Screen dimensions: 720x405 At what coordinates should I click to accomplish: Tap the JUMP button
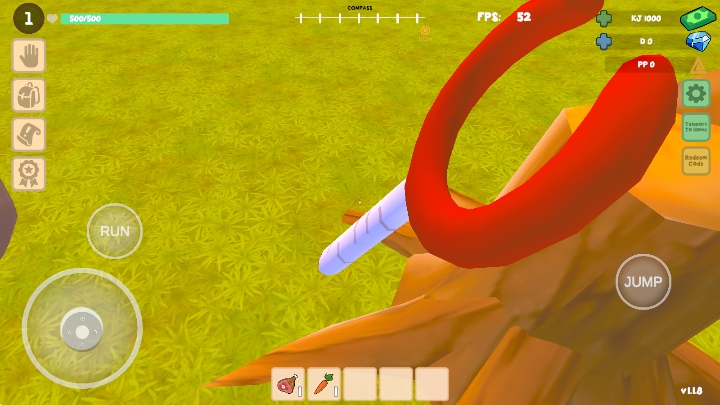643,282
